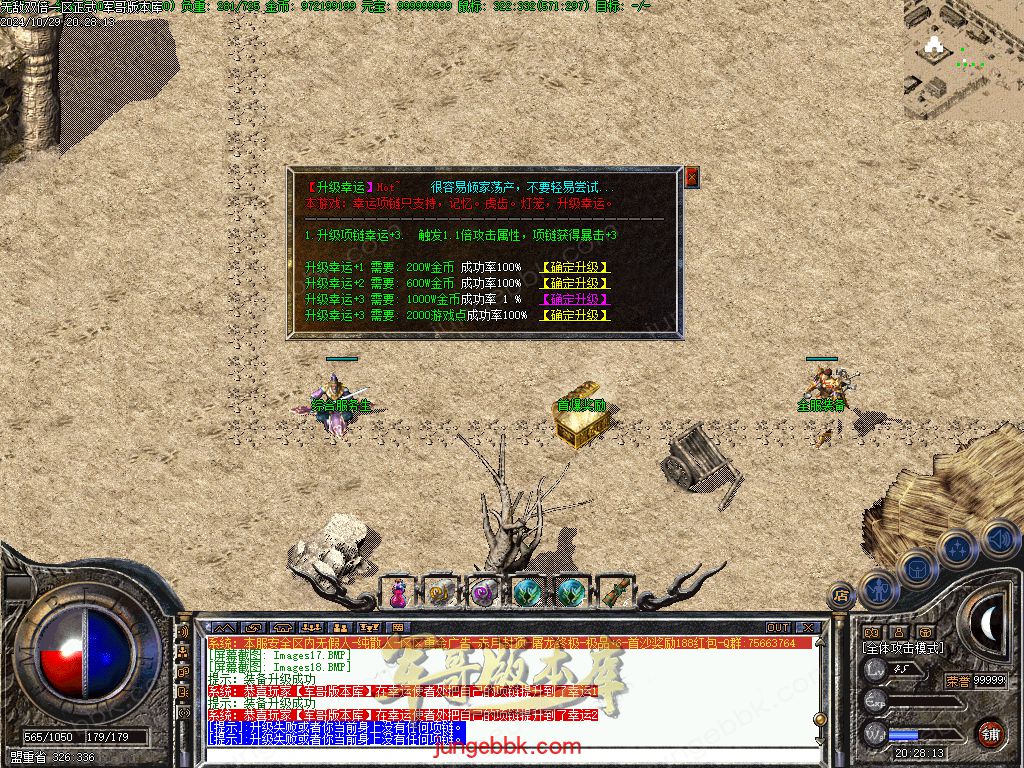Choose the magenta 1000W gold upgrade link
The image size is (1024, 768).
tap(574, 299)
